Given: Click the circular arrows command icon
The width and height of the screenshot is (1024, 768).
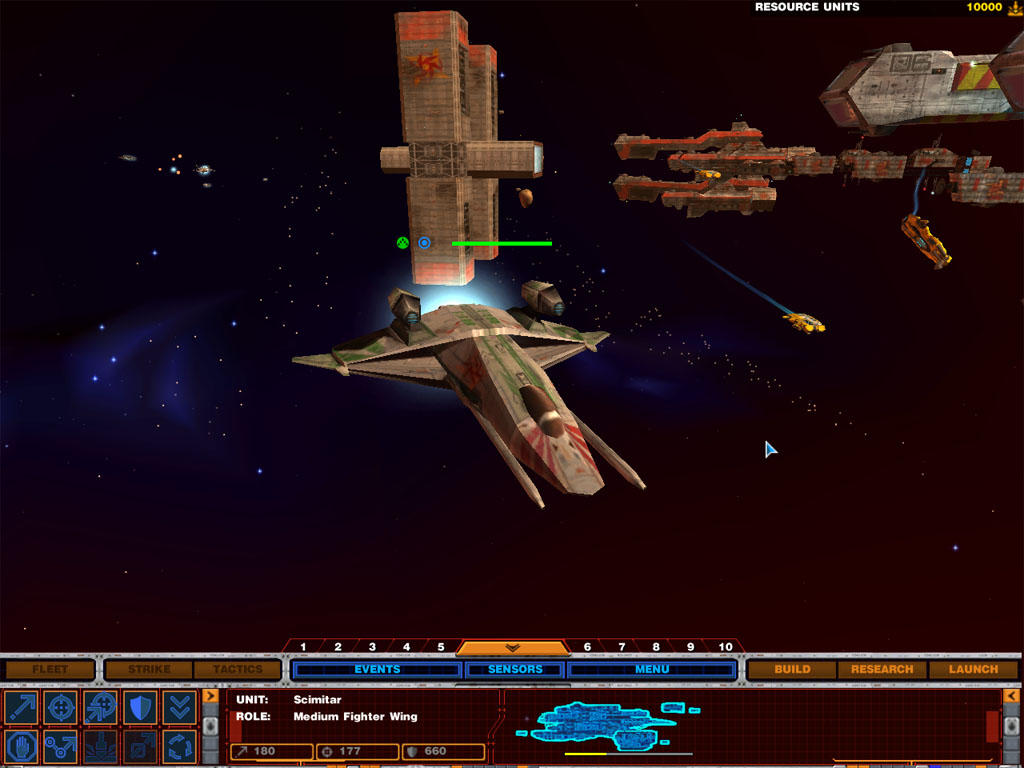Looking at the screenshot, I should click(179, 746).
